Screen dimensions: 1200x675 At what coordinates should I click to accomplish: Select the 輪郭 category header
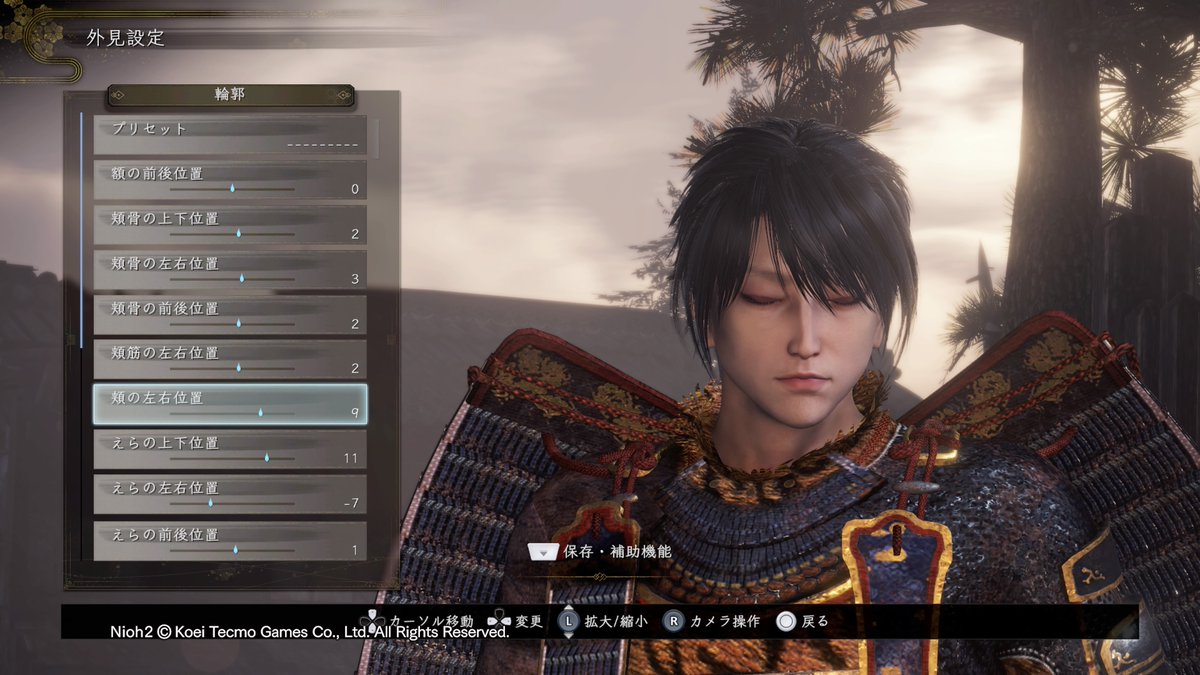[230, 95]
